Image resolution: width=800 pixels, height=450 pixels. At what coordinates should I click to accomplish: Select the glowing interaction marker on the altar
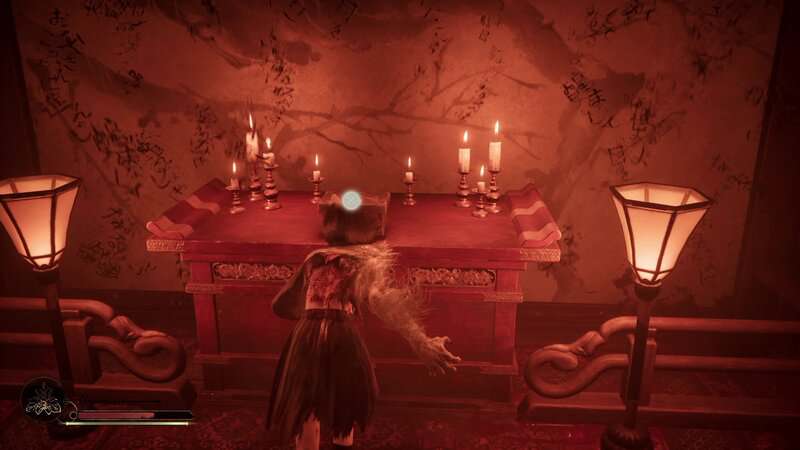pyautogui.click(x=351, y=200)
